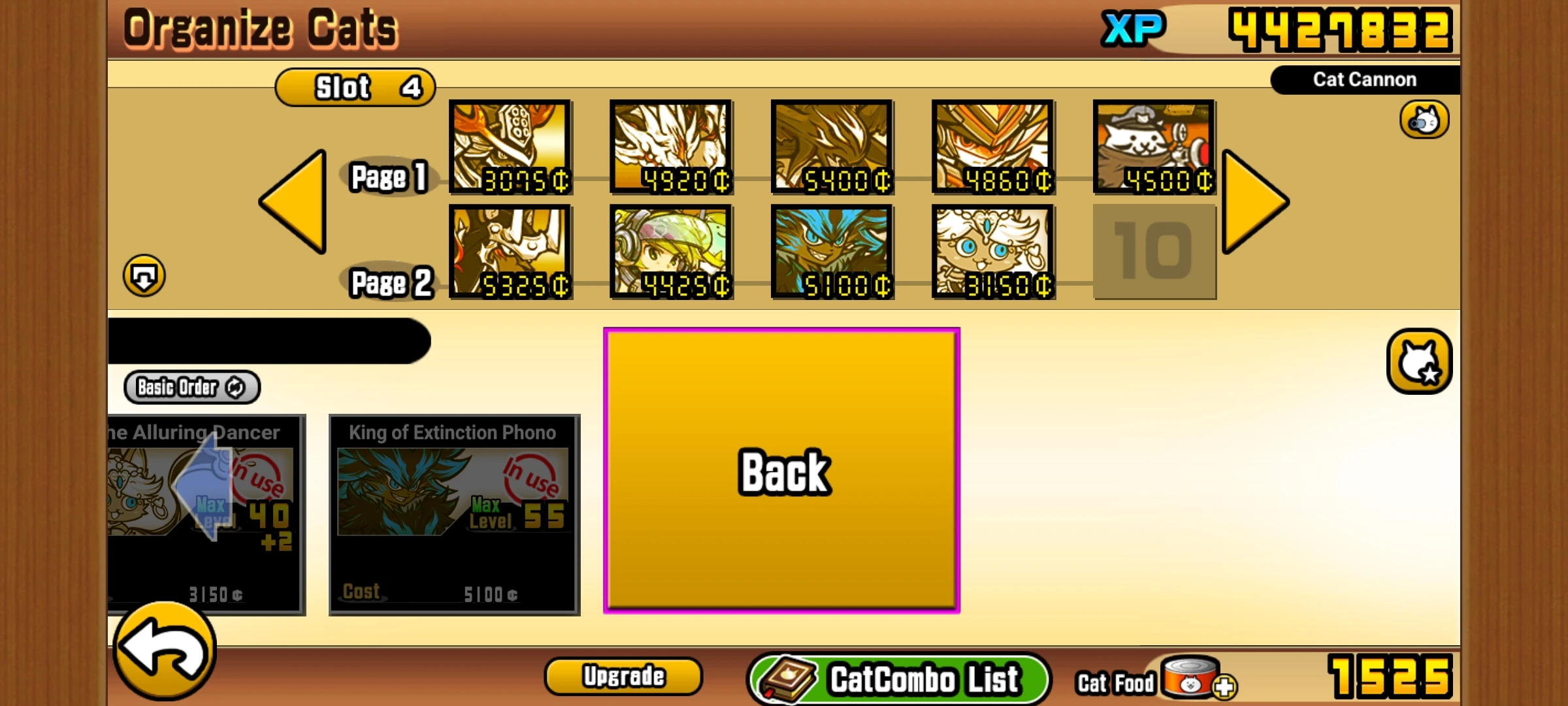This screenshot has width=1568, height=706.
Task: Click the Cat Food can icon
Action: pyautogui.click(x=1189, y=681)
